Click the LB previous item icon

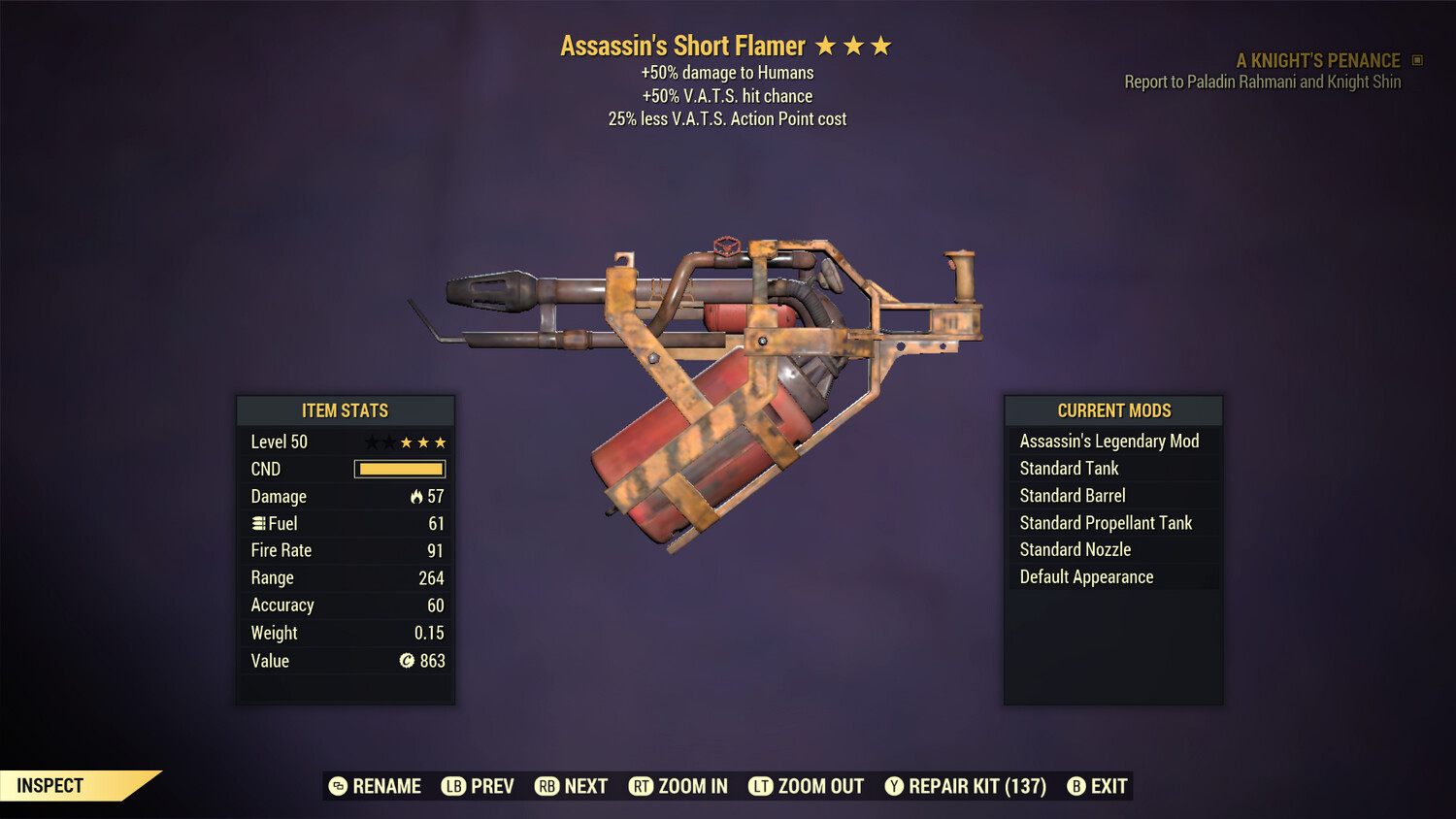point(452,786)
